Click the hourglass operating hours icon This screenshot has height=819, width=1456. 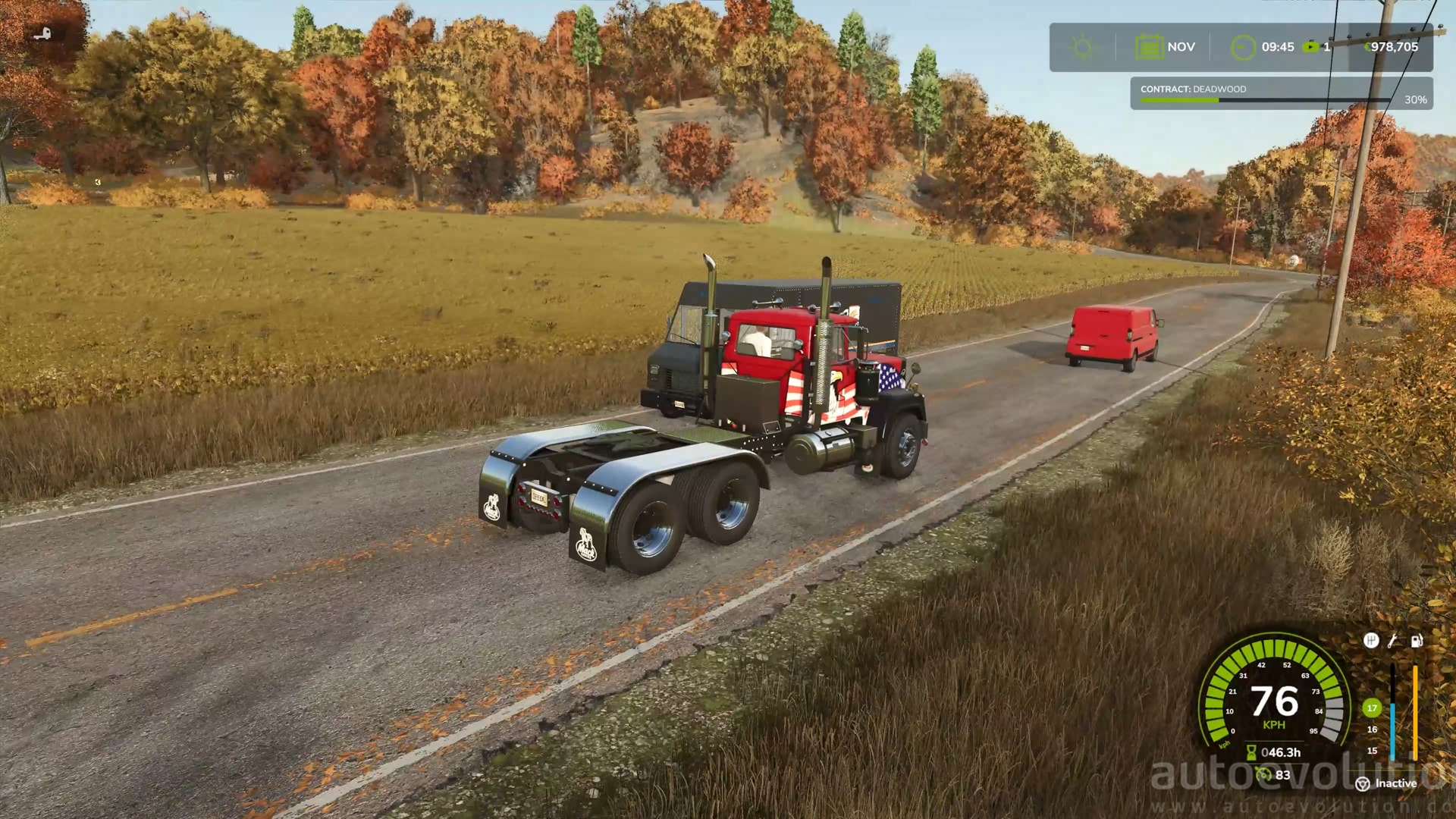1251,752
